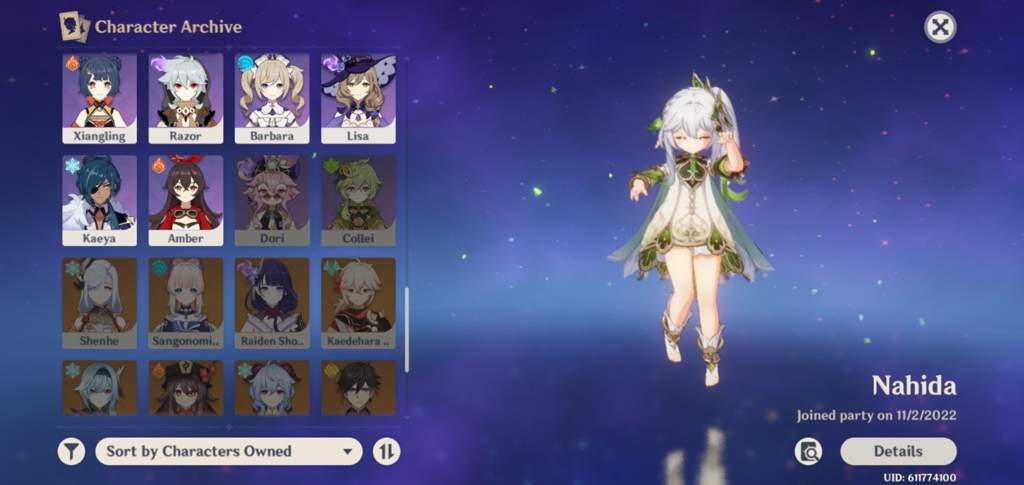Open the character filter funnel button
This screenshot has height=485, width=1024.
(x=71, y=452)
